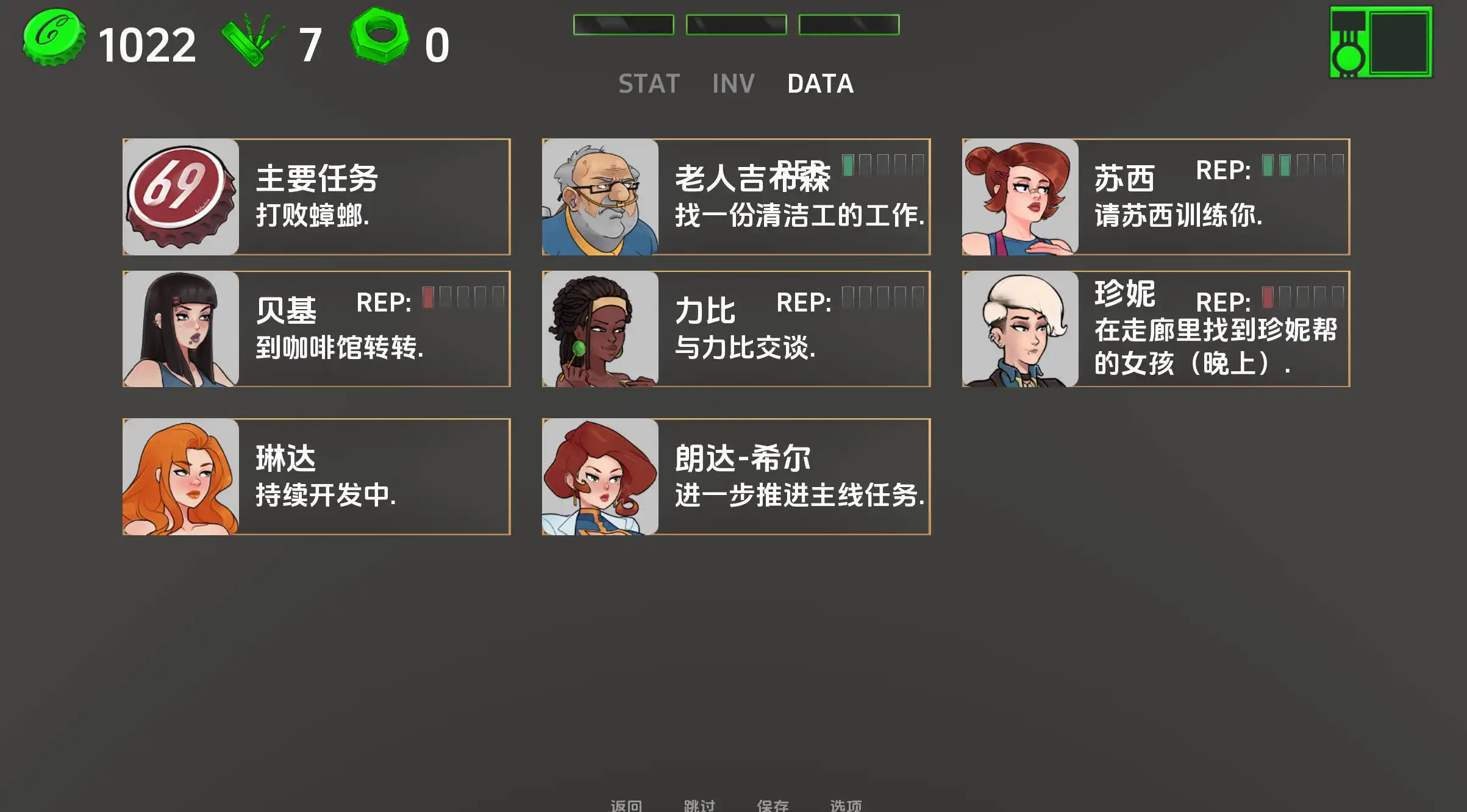Switch to the STAT tab
Viewport: 1467px width, 812px height.
coord(648,84)
